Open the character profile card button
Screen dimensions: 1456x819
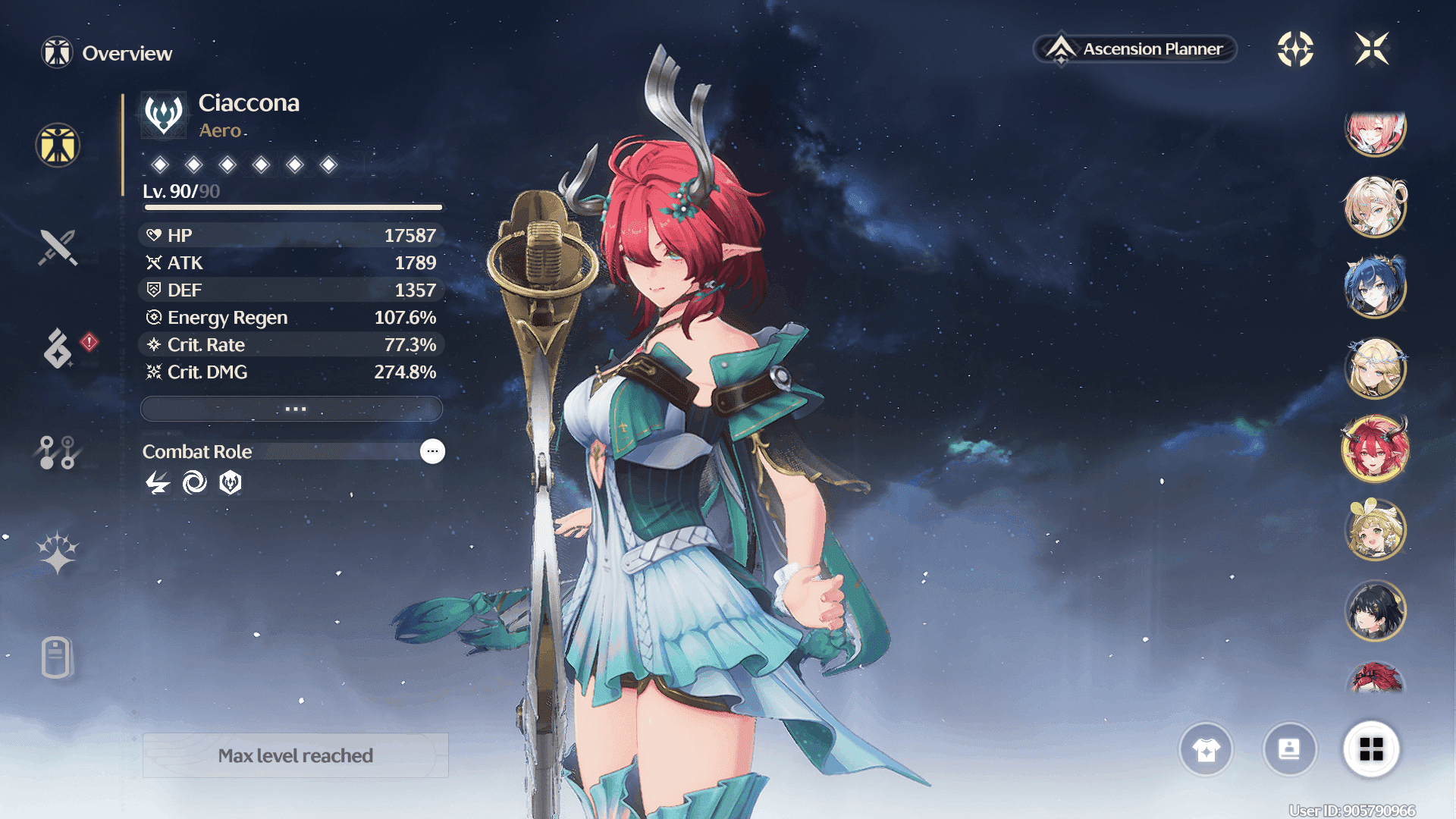(x=1289, y=749)
